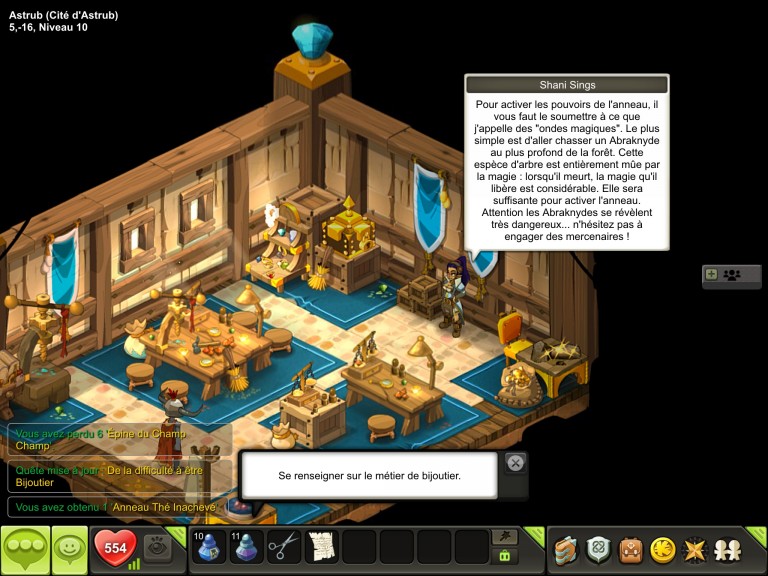The image size is (768, 576).
Task: Select the parchment scroll hotbar slot
Action: (321, 547)
